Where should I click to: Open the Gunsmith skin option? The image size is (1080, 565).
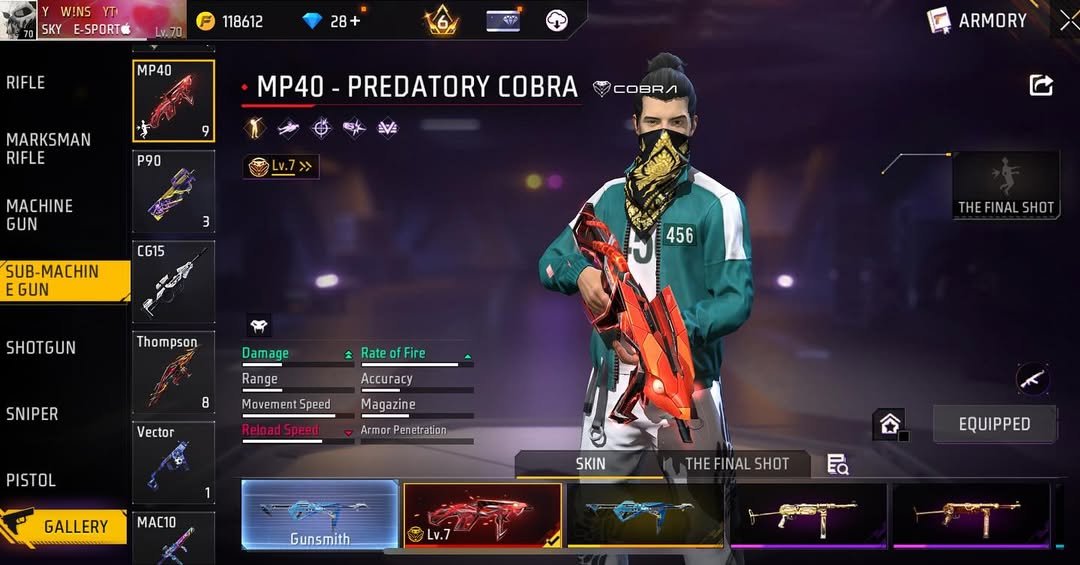coord(320,515)
